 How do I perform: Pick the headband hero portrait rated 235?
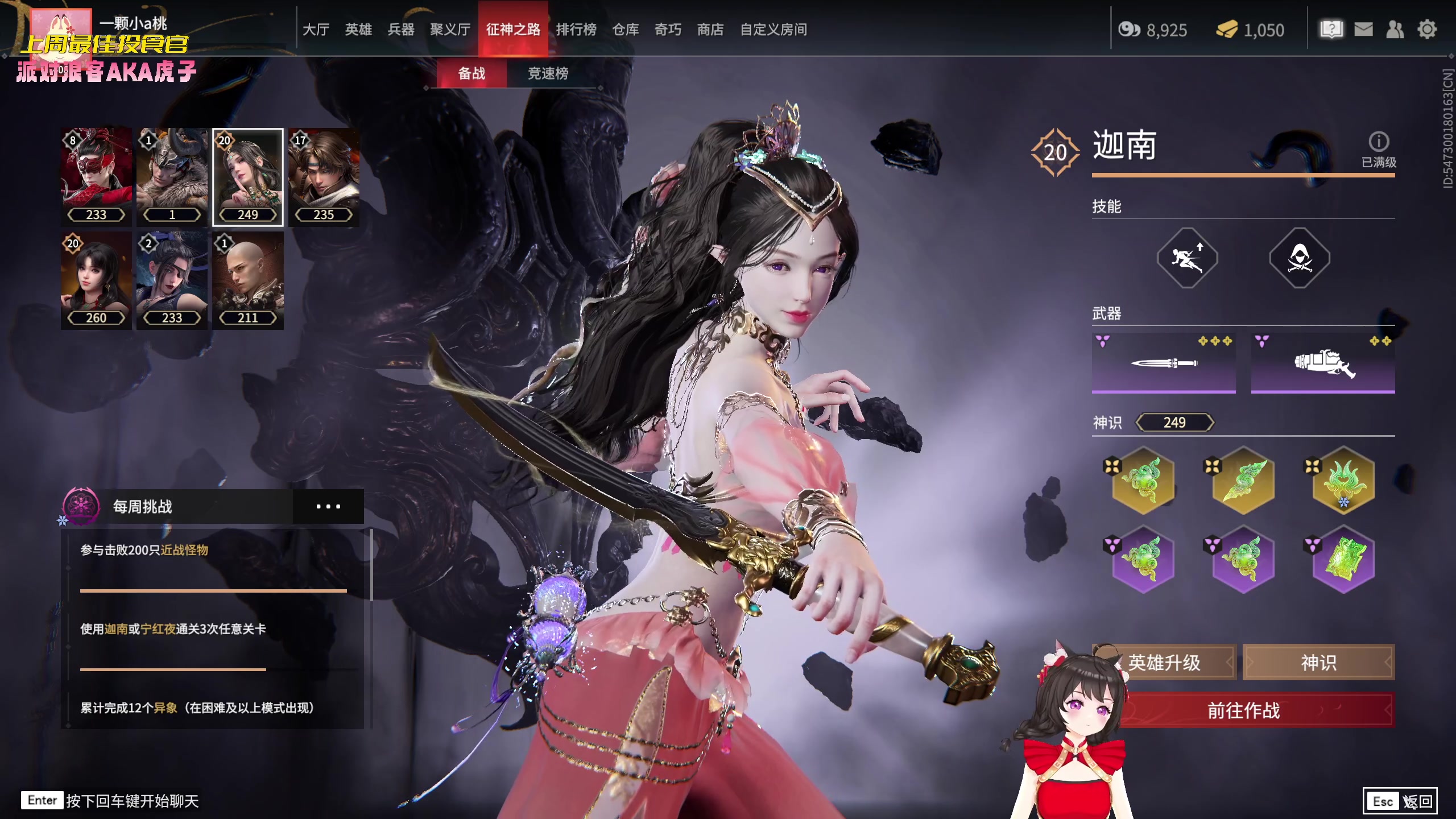tap(324, 176)
